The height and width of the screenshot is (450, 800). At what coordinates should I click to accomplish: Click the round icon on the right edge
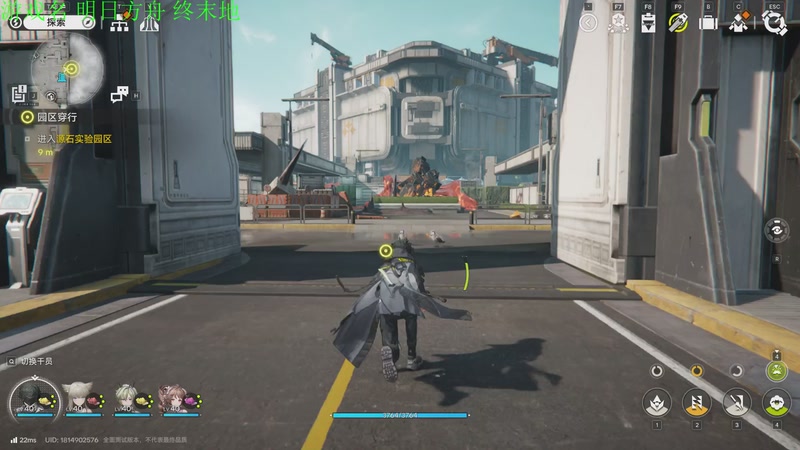779,229
